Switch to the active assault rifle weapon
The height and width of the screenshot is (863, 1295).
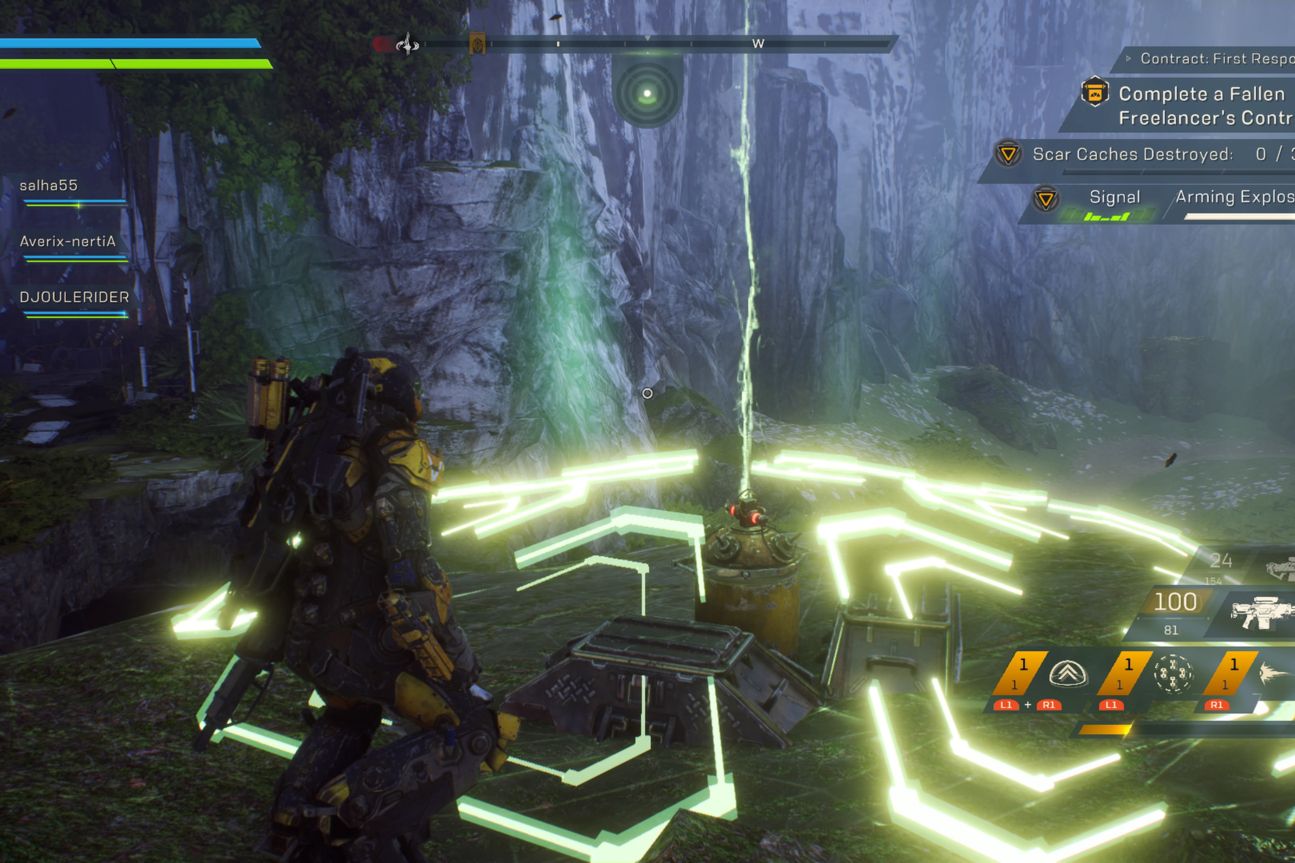1262,610
